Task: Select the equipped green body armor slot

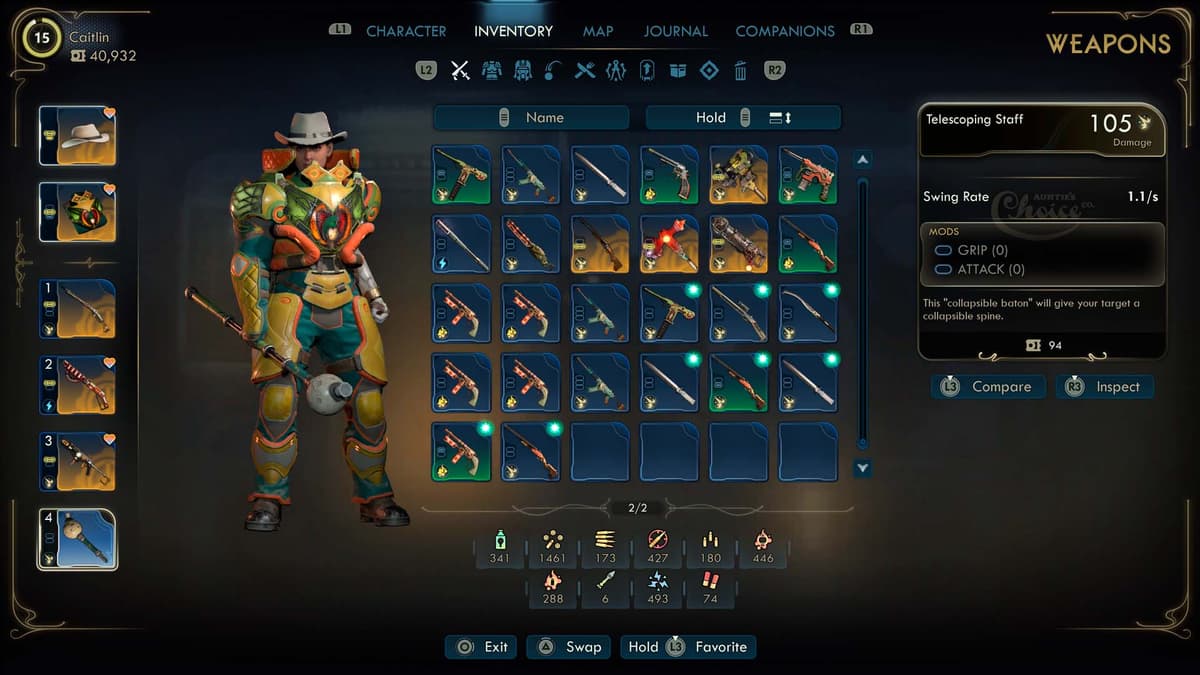Action: [x=78, y=212]
